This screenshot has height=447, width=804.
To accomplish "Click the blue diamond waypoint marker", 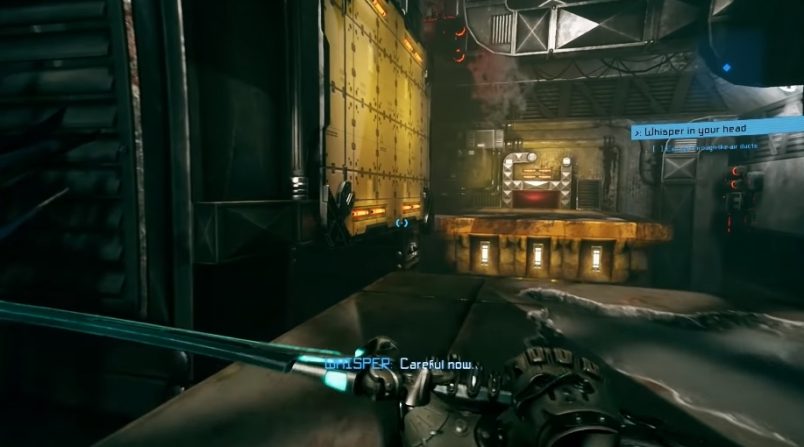I will point(726,67).
